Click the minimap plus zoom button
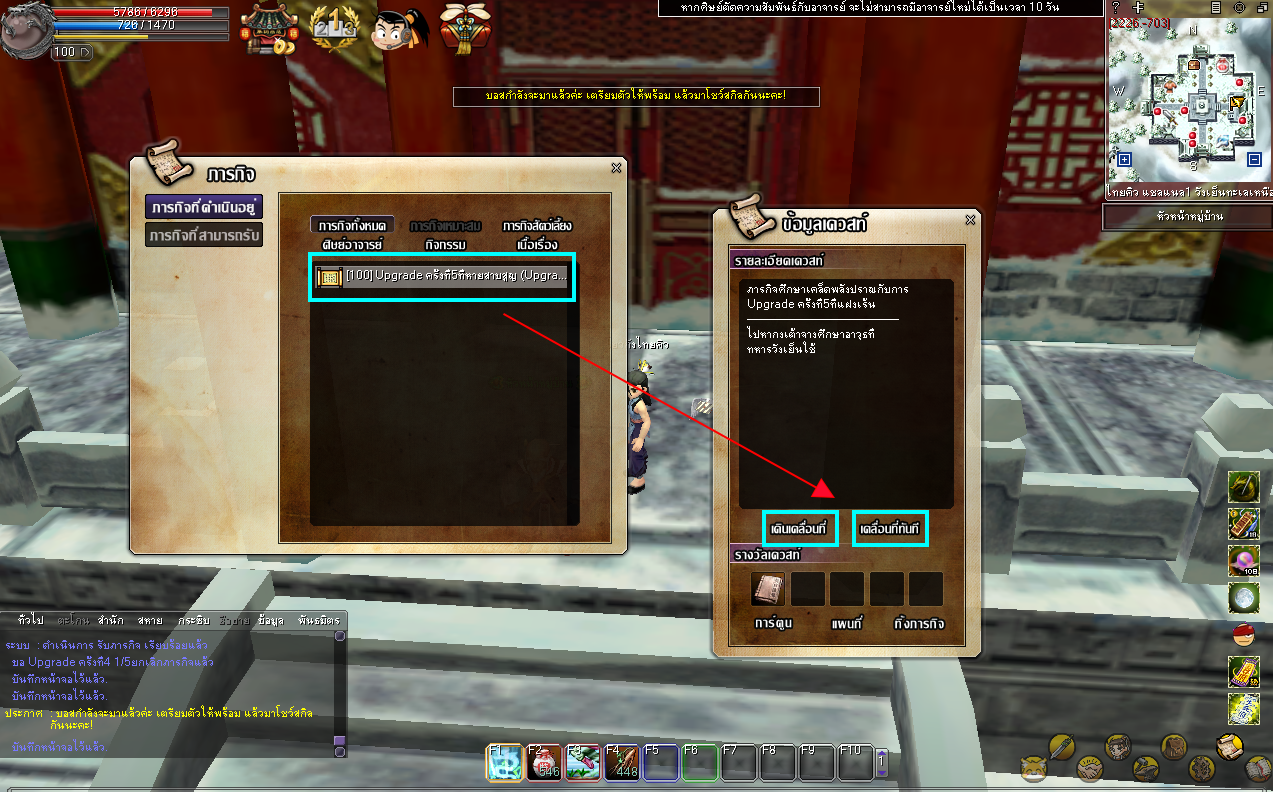Viewport: 1273px width, 792px height. (x=1125, y=159)
